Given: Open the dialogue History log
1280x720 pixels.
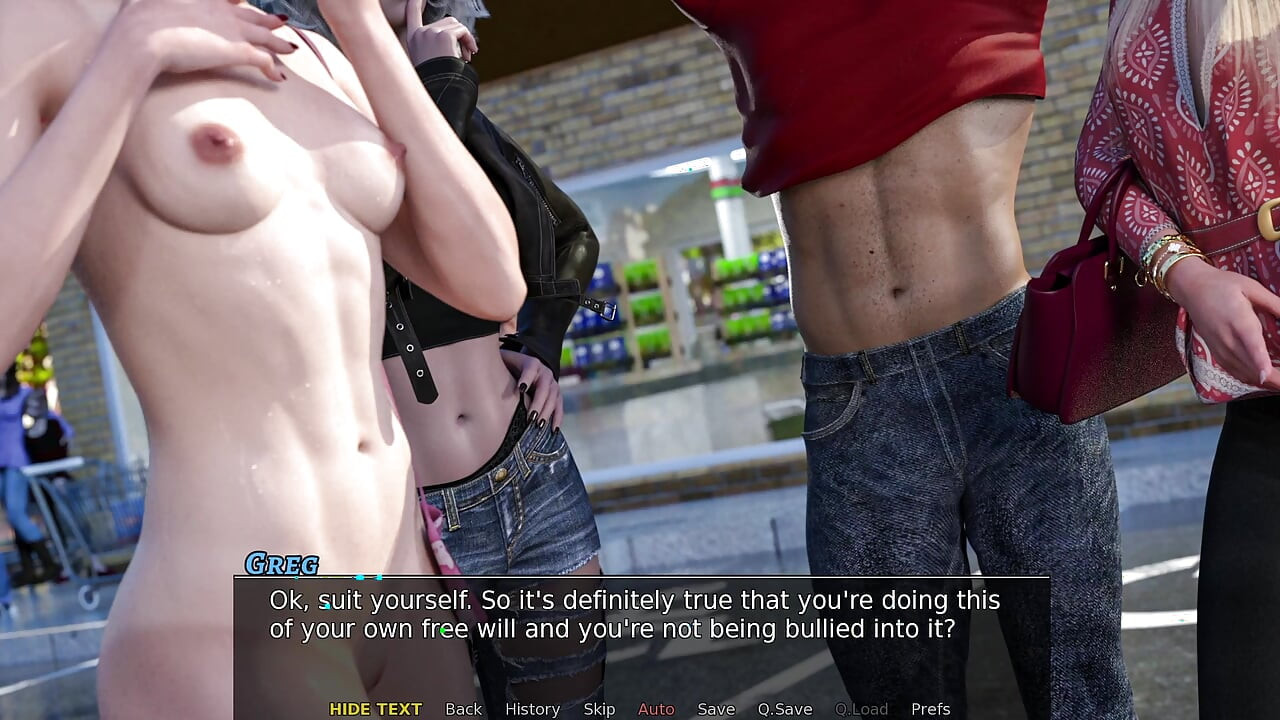Looking at the screenshot, I should coord(532,709).
